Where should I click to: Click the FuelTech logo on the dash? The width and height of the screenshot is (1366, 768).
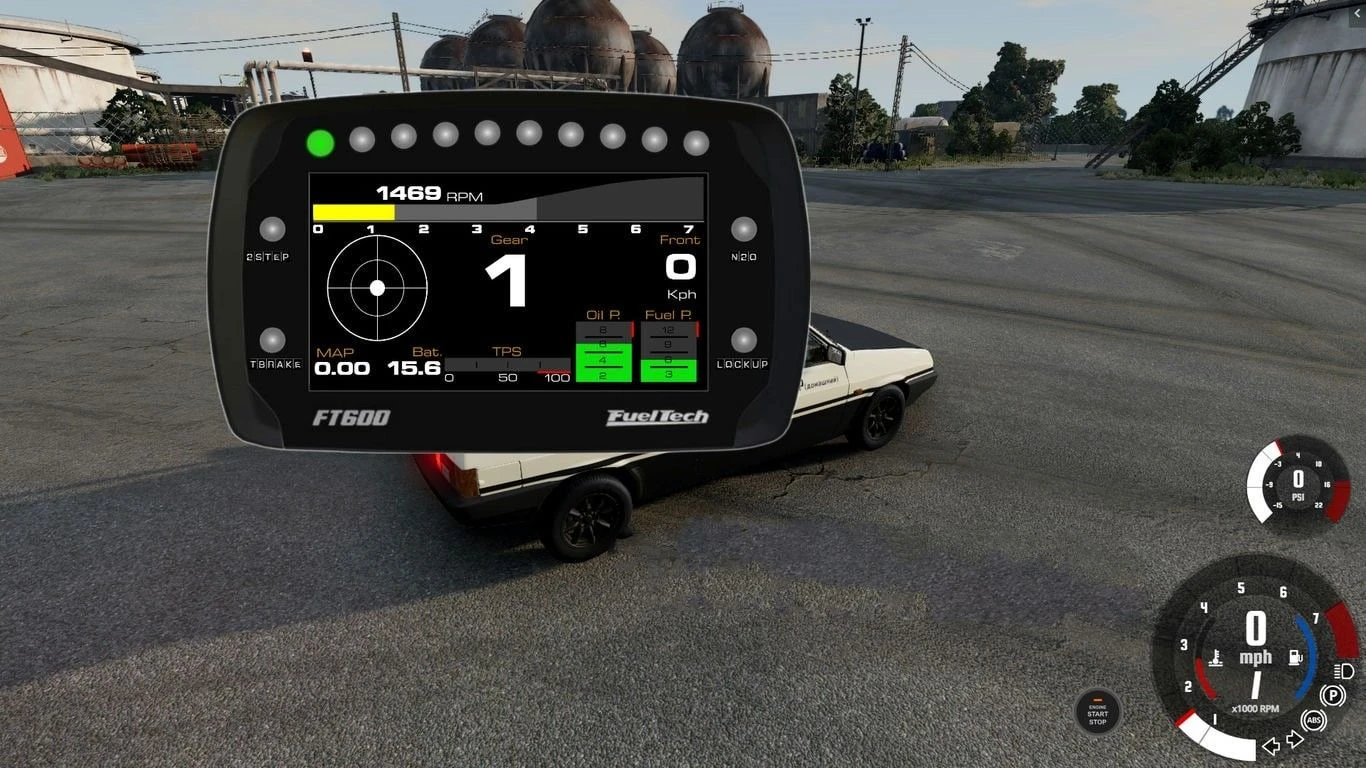point(655,415)
